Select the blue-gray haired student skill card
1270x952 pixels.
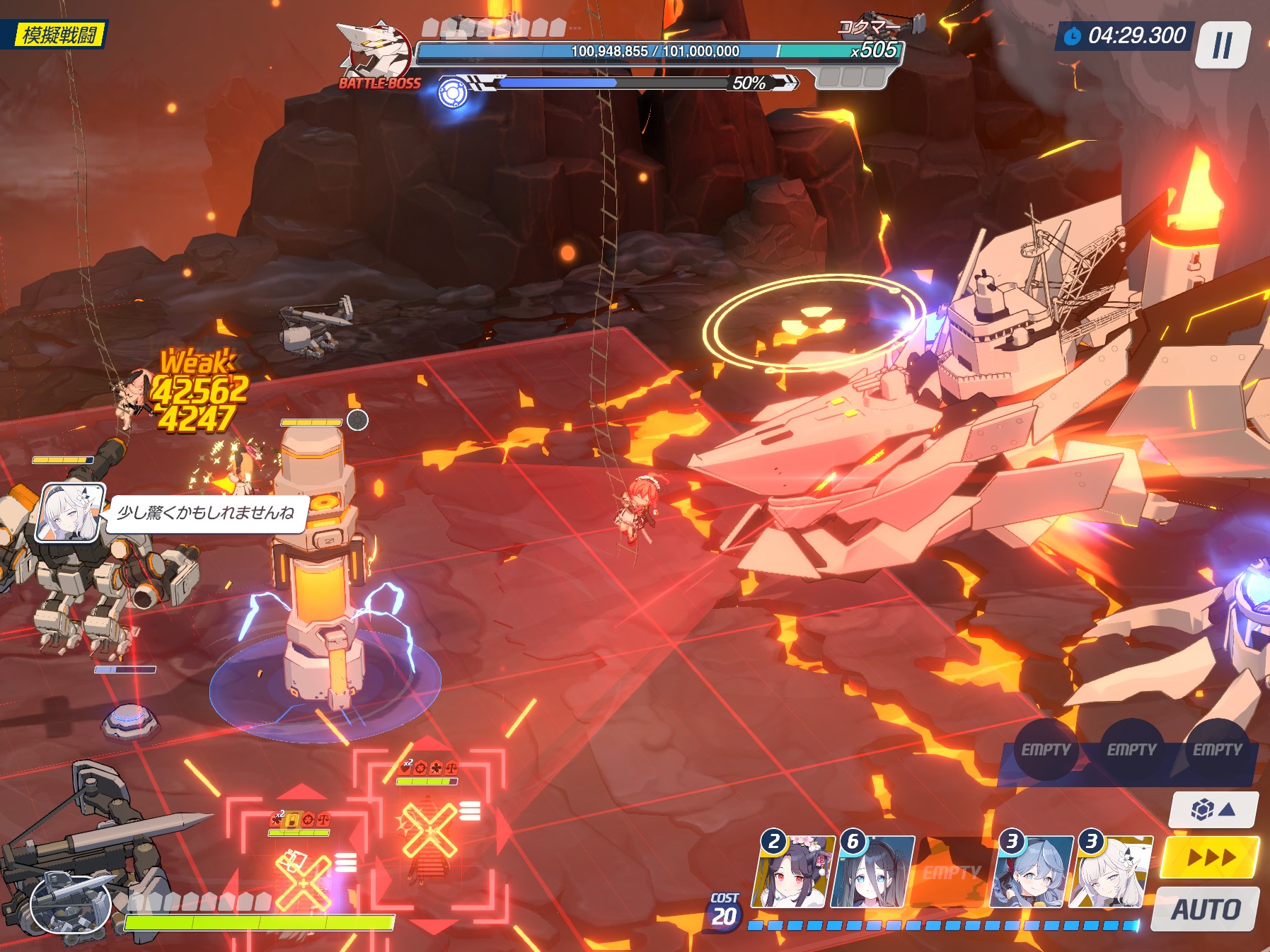tap(1032, 871)
